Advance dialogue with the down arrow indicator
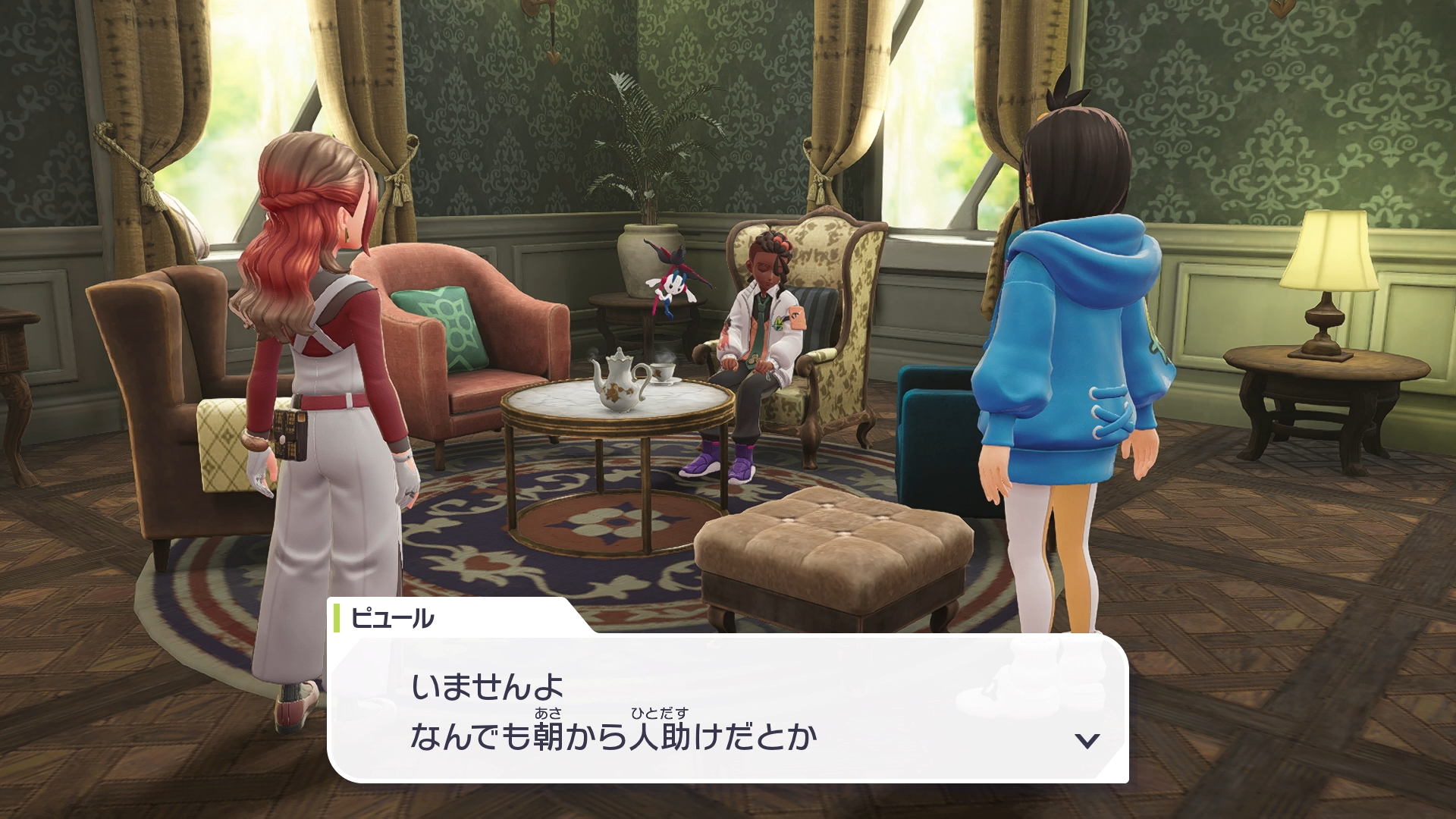Screen dimensions: 1456x819 pos(1087,740)
